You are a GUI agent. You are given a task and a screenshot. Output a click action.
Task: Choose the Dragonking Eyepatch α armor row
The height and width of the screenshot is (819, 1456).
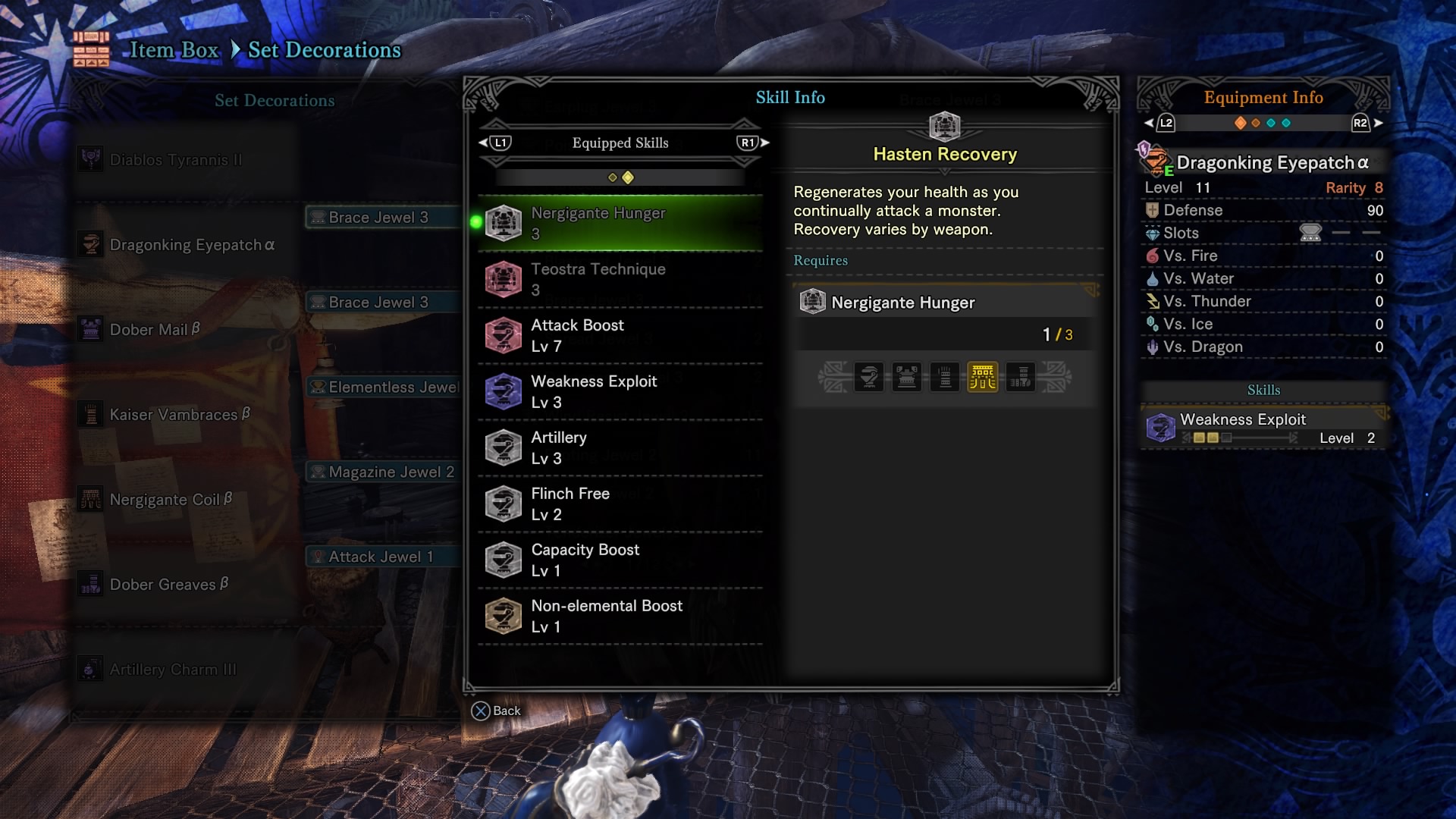point(192,245)
